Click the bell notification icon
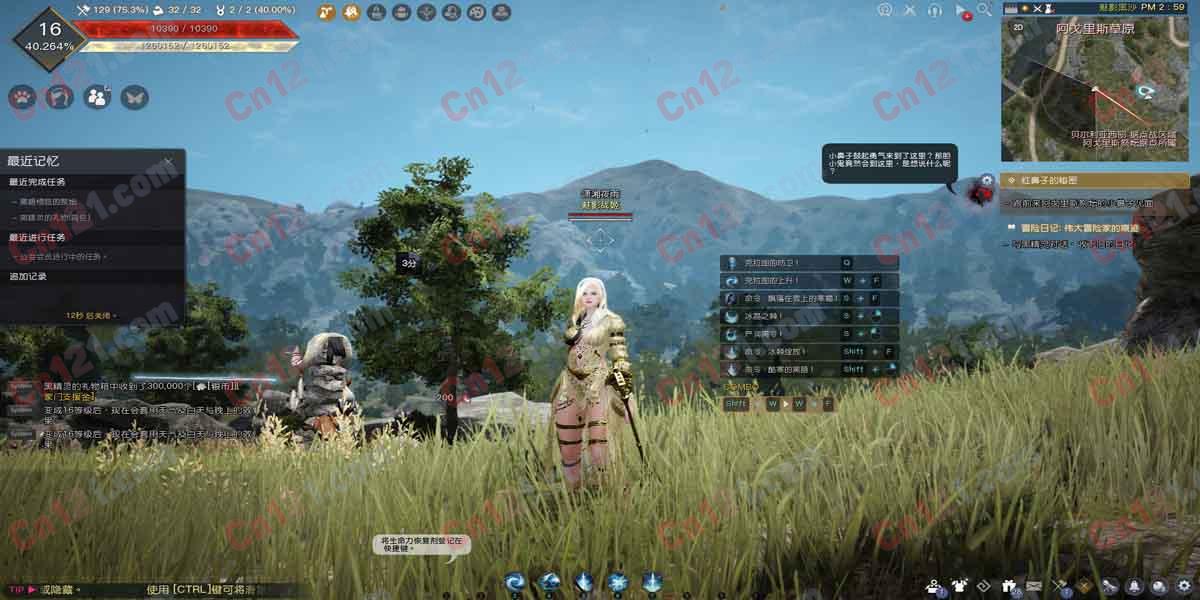 point(1134,586)
